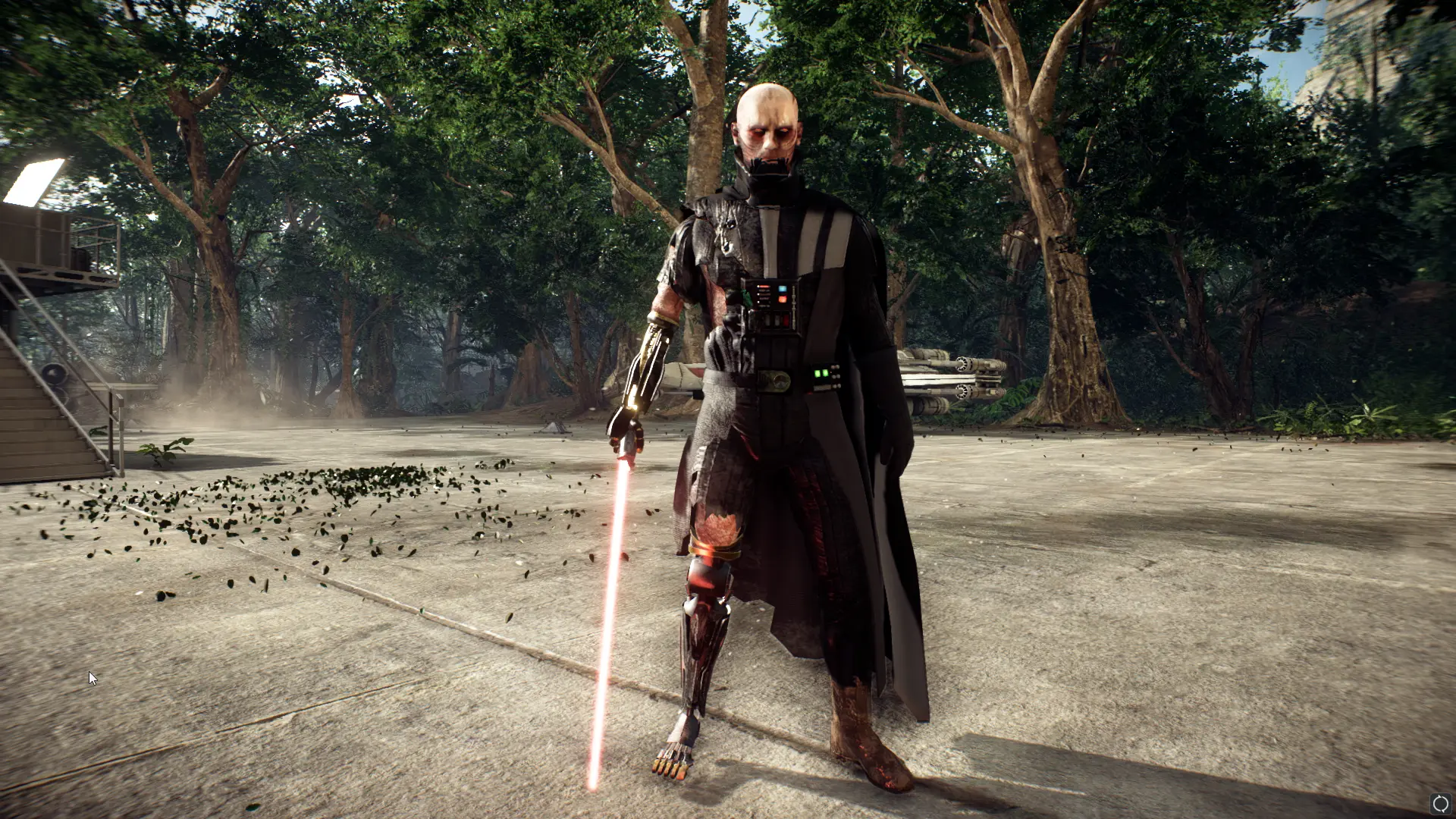Click the circular arrows refresh icon
The width and height of the screenshot is (1456, 819).
tap(1440, 804)
